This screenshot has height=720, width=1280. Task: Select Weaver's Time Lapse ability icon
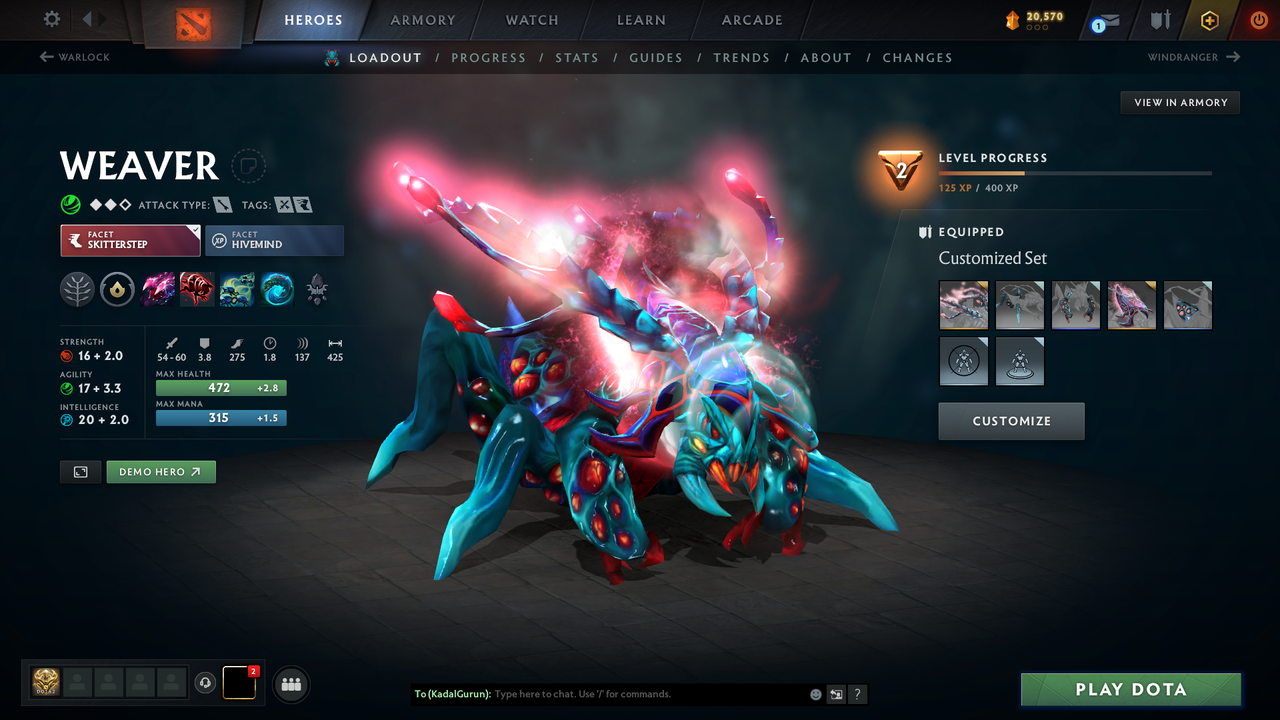tap(277, 290)
